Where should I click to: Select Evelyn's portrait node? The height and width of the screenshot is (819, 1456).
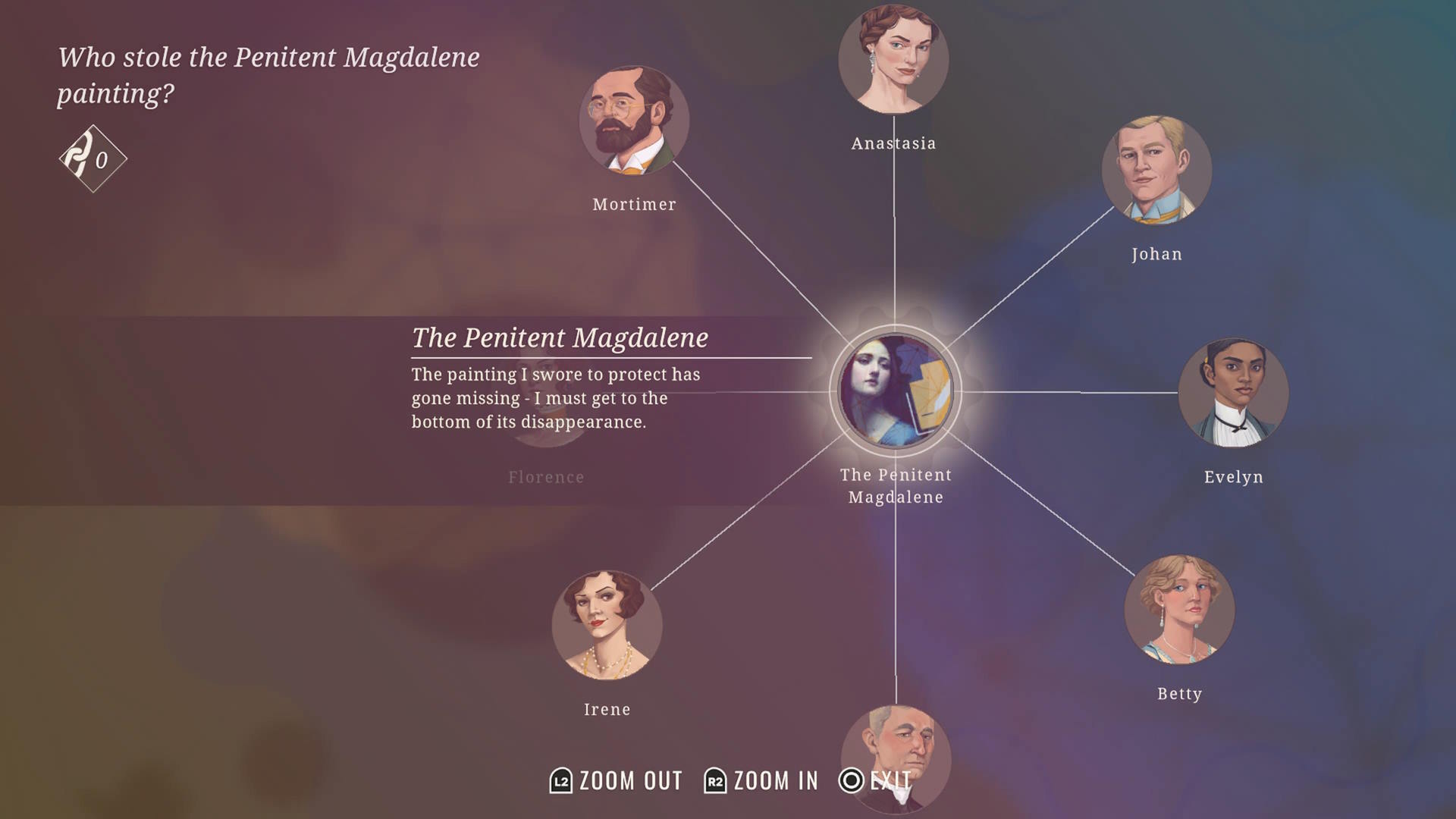(x=1233, y=393)
